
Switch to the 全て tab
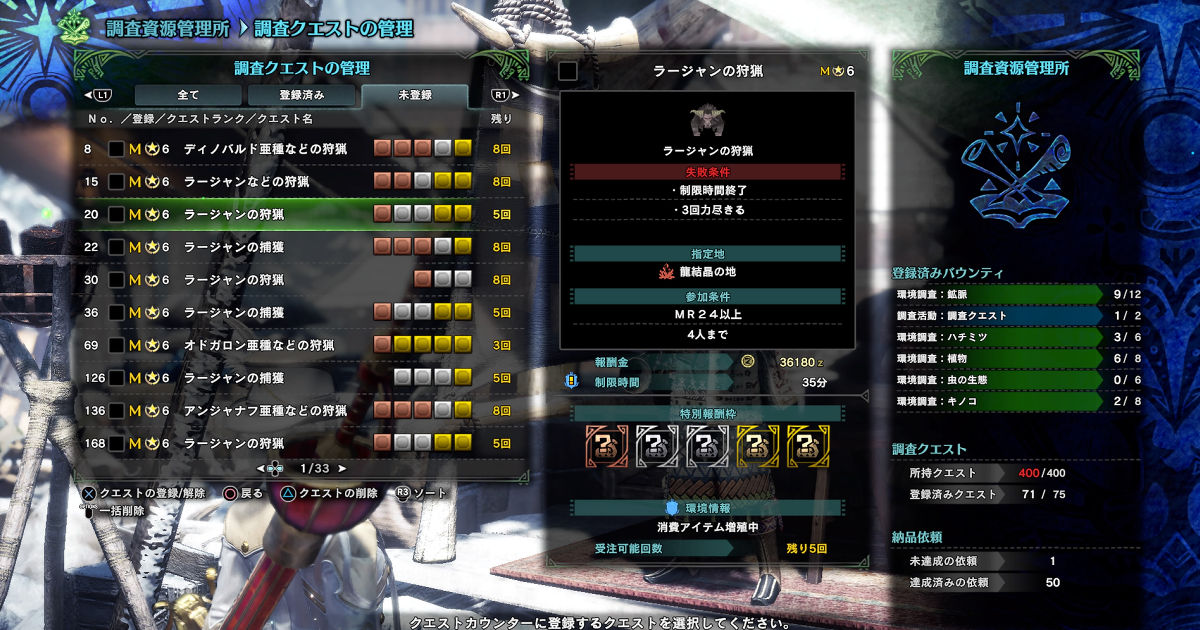pos(188,96)
